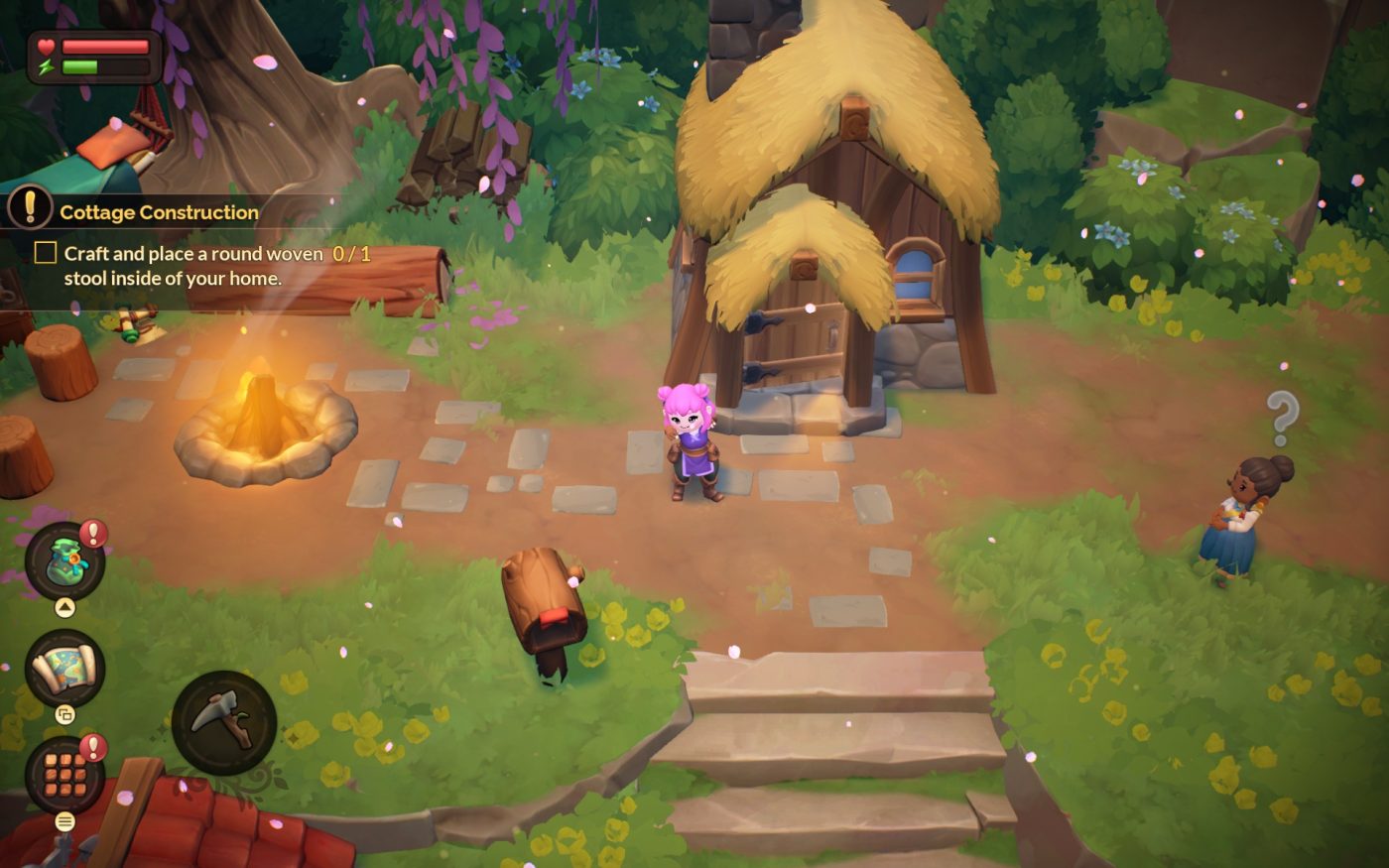Screen dimensions: 1389x868
Task: Open the orange grid menu icon
Action: pyautogui.click(x=64, y=775)
